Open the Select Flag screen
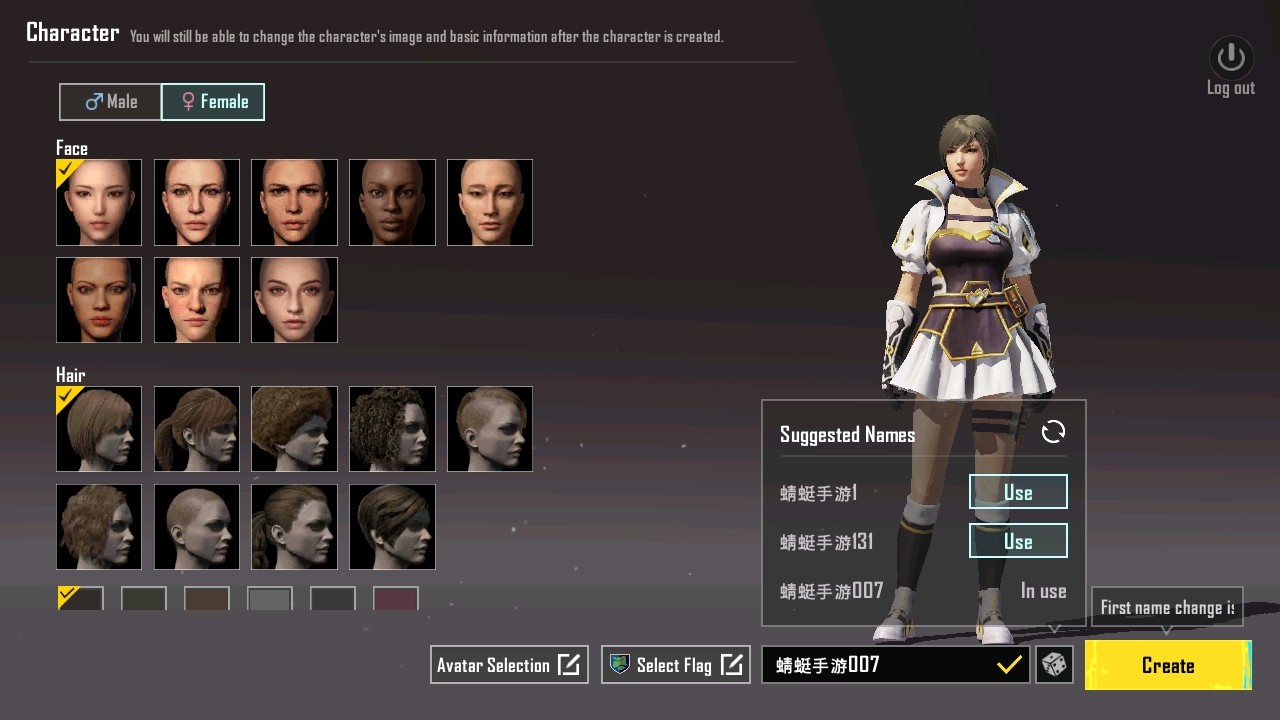Viewport: 1280px width, 720px height. click(x=675, y=664)
